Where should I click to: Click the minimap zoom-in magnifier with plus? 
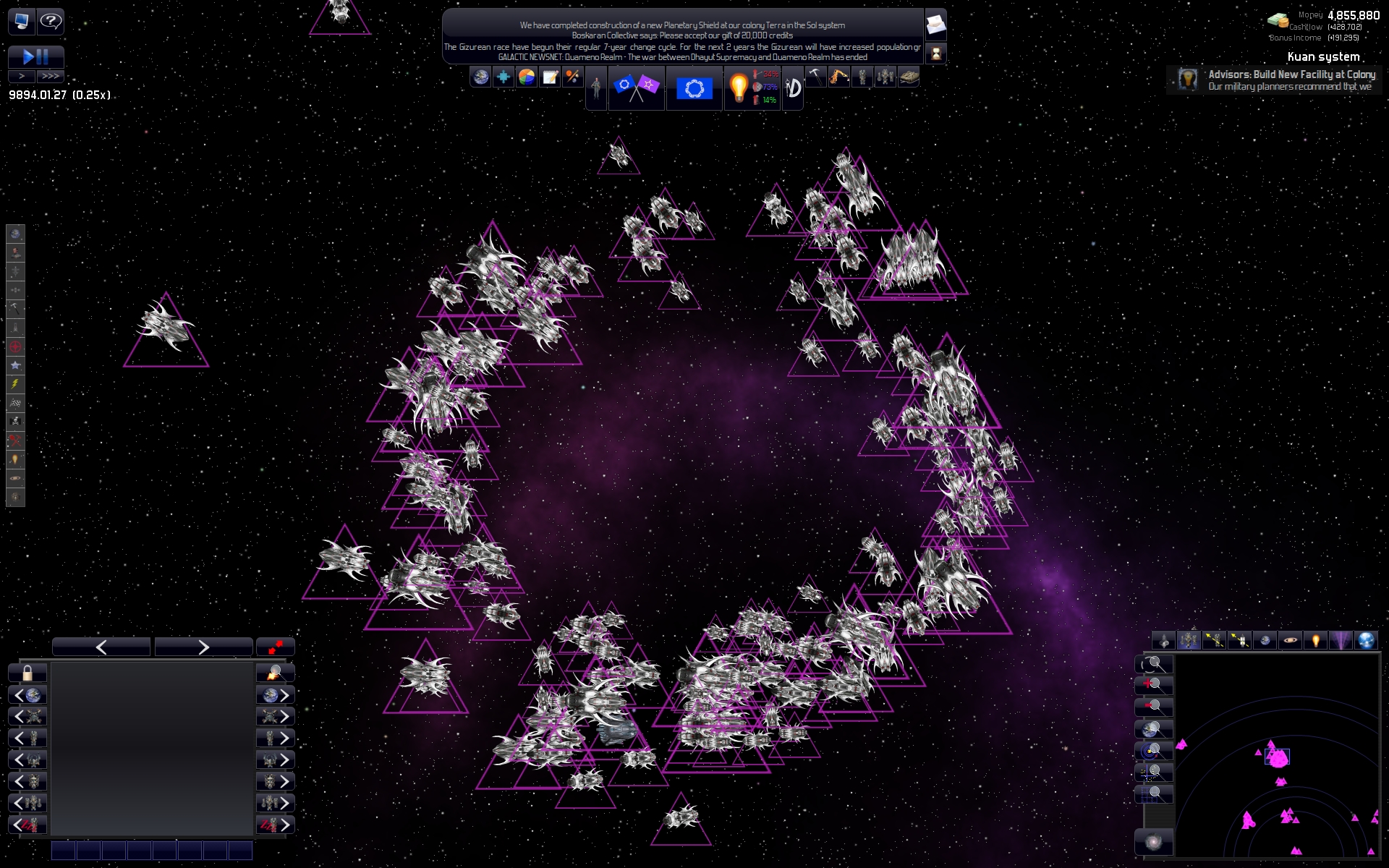[1153, 684]
